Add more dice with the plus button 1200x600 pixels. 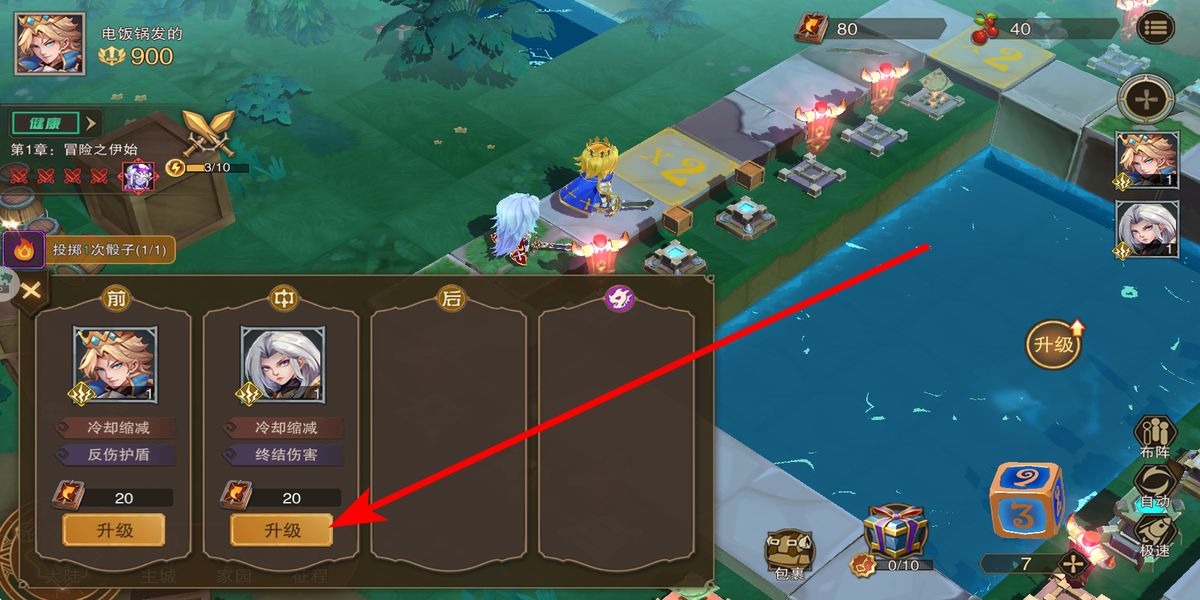point(1073,563)
